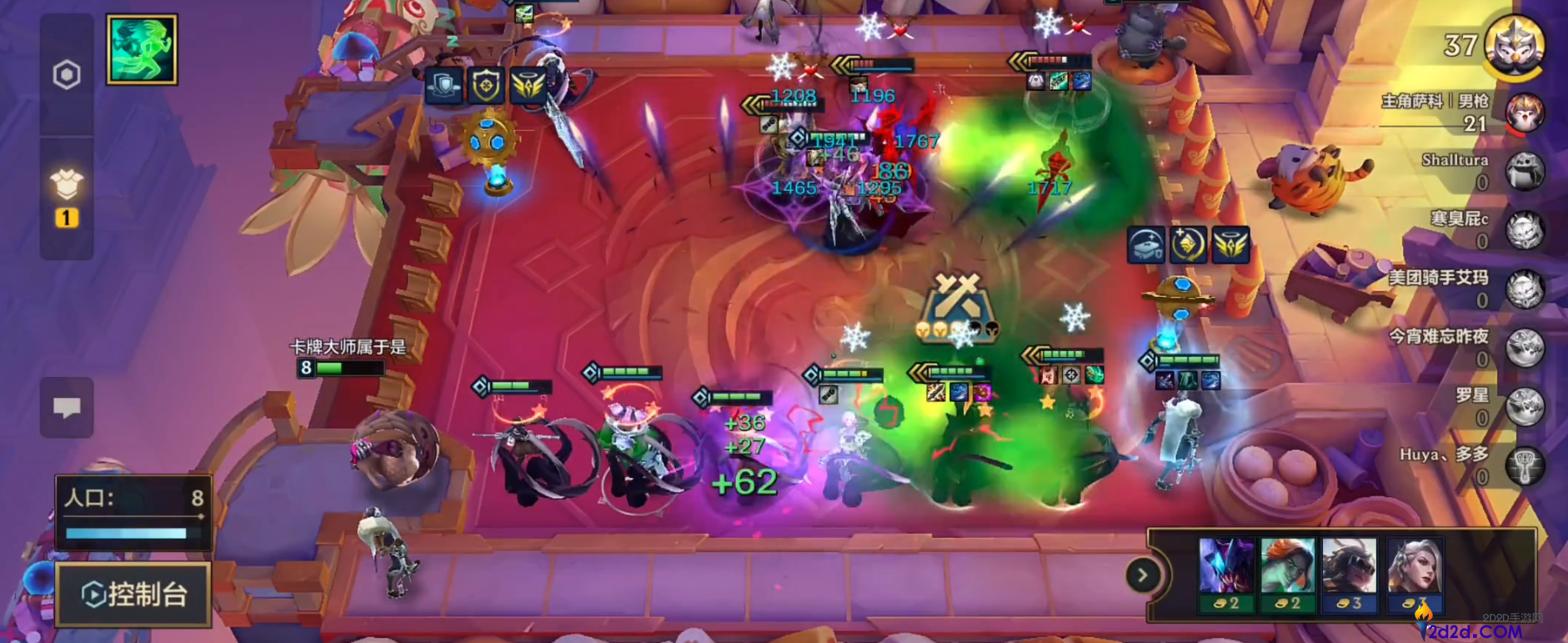Buy the silver-haired woman champion card

point(1415,575)
